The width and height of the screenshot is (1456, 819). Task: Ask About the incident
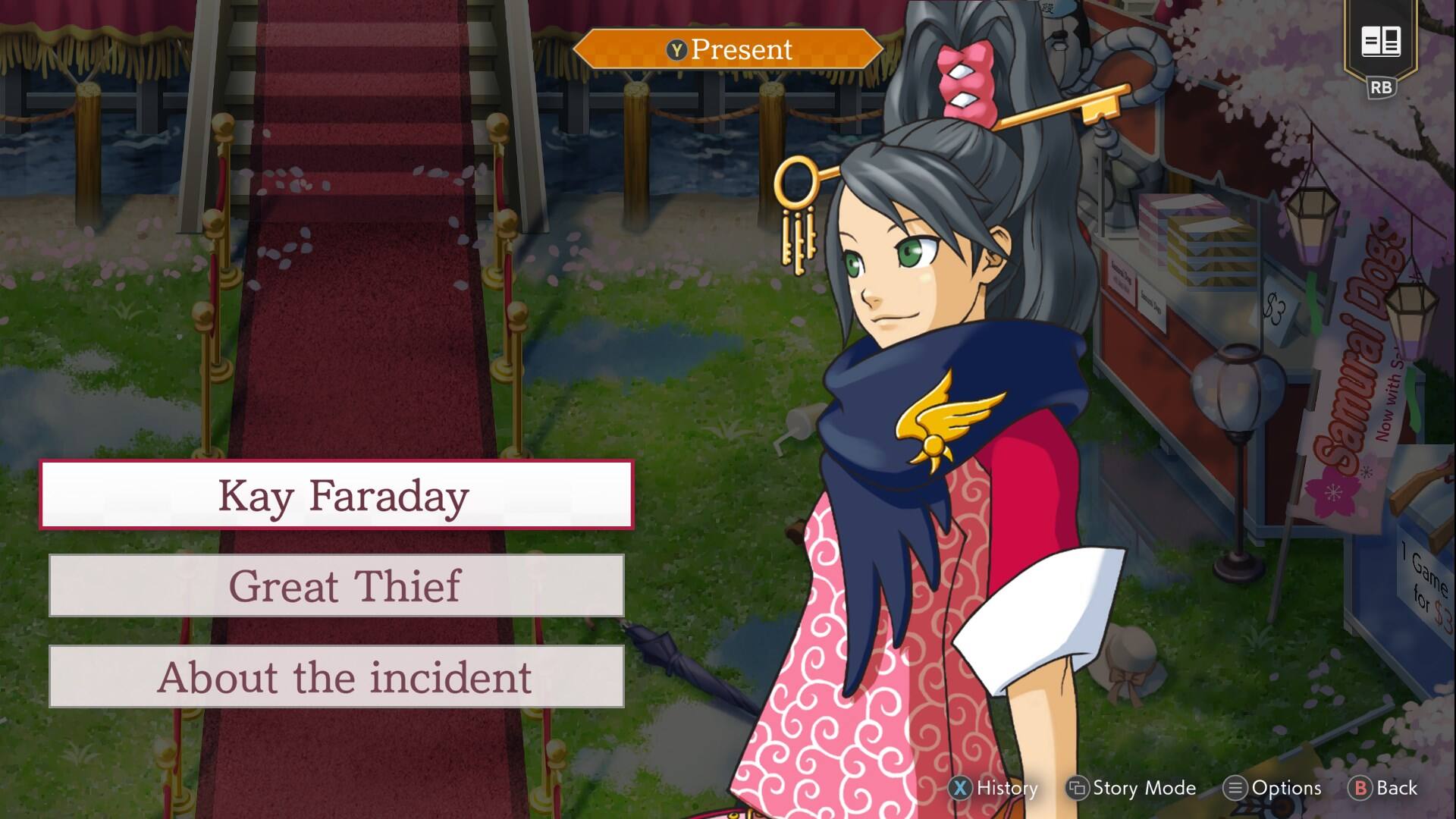coord(340,678)
